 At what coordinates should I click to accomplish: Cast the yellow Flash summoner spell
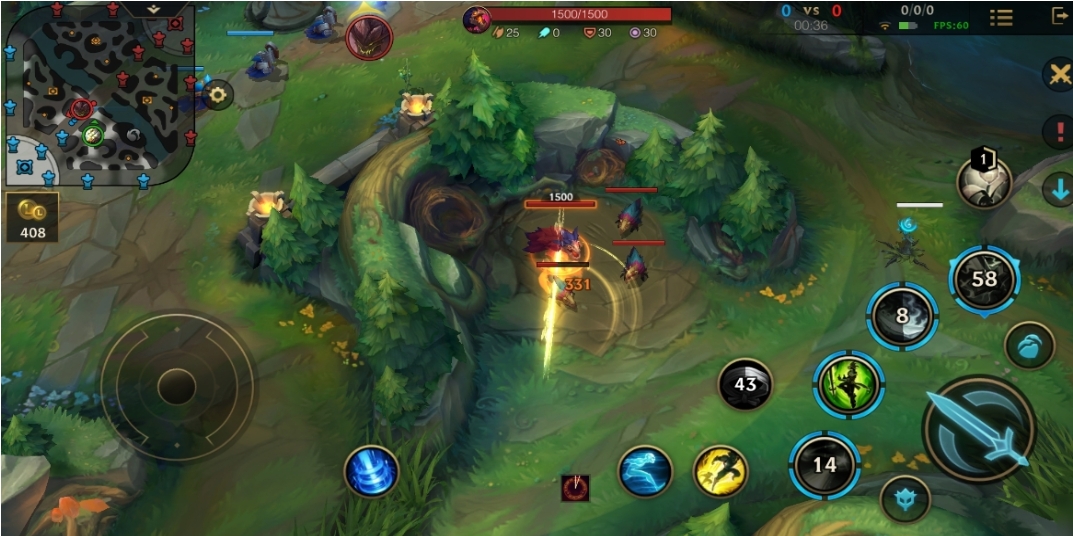(720, 471)
